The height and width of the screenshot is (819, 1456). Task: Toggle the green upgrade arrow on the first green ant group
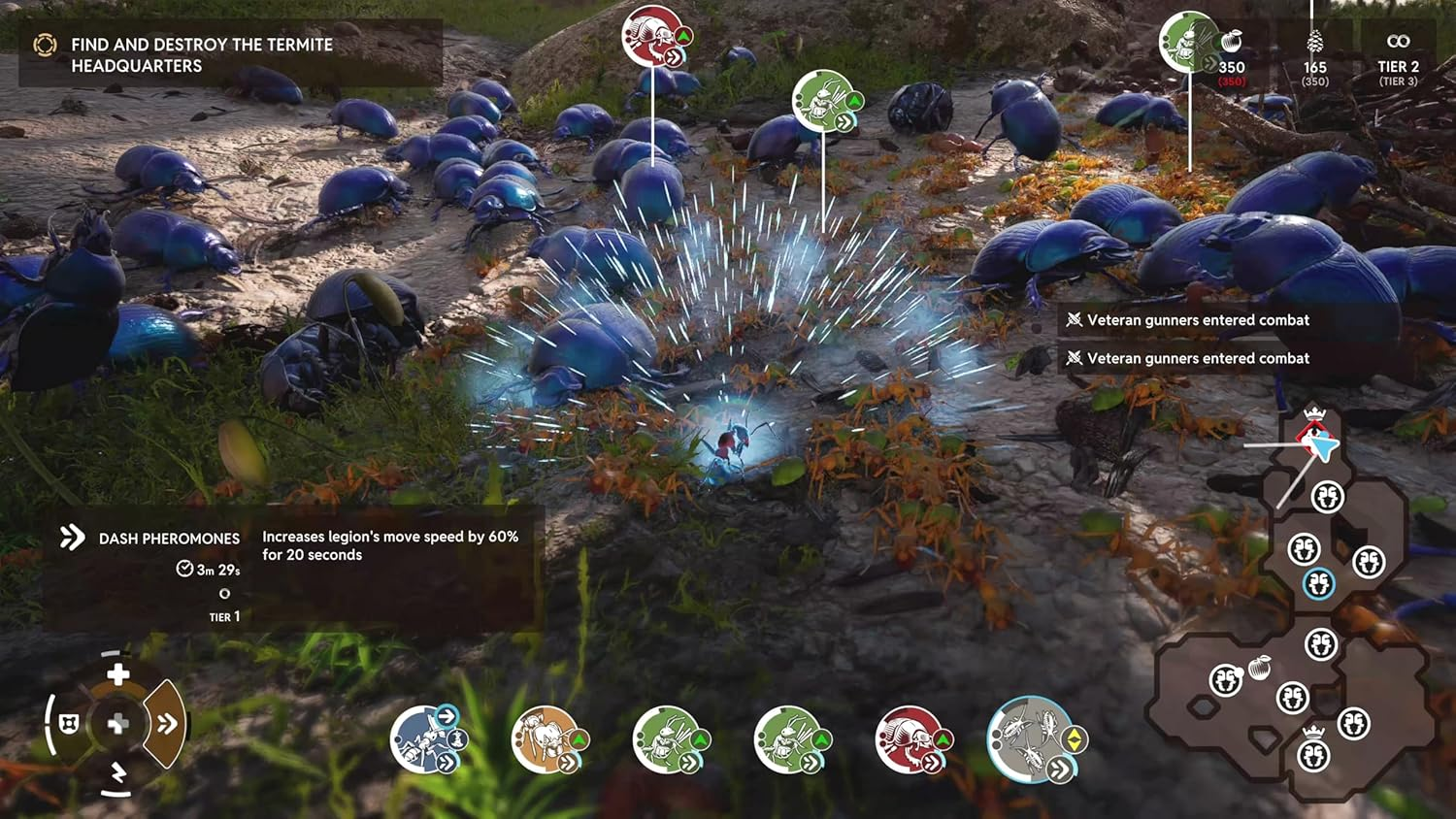[701, 739]
